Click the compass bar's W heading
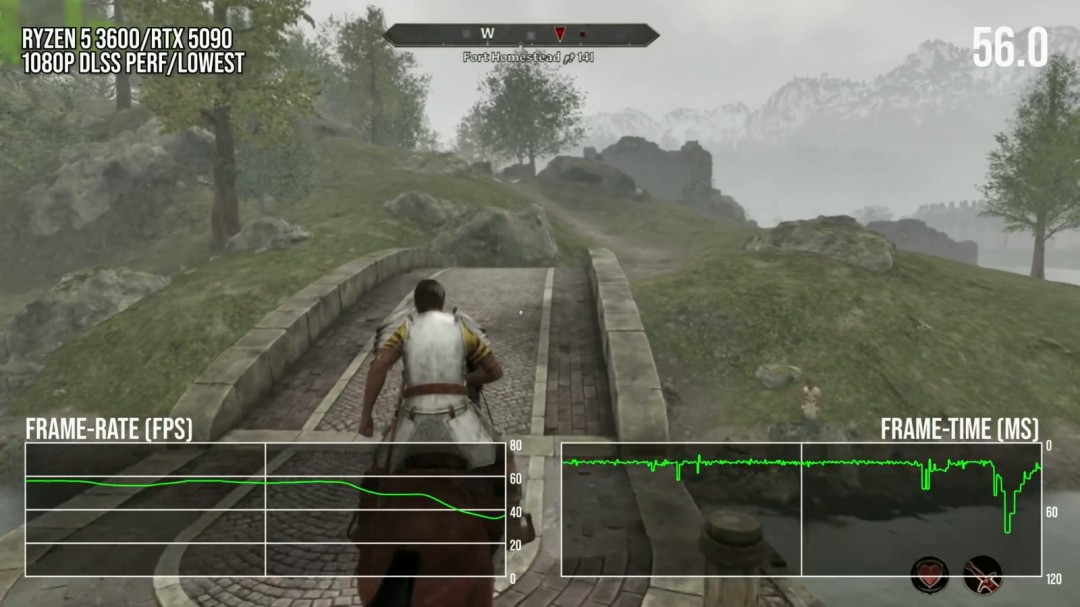This screenshot has width=1080, height=607. tap(487, 35)
